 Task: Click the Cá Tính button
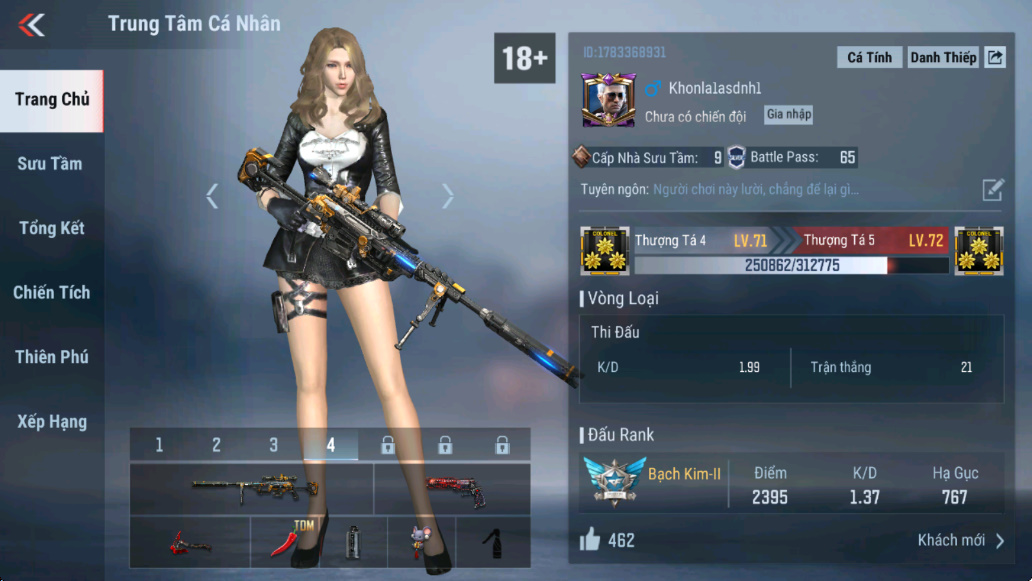pyautogui.click(x=869, y=57)
